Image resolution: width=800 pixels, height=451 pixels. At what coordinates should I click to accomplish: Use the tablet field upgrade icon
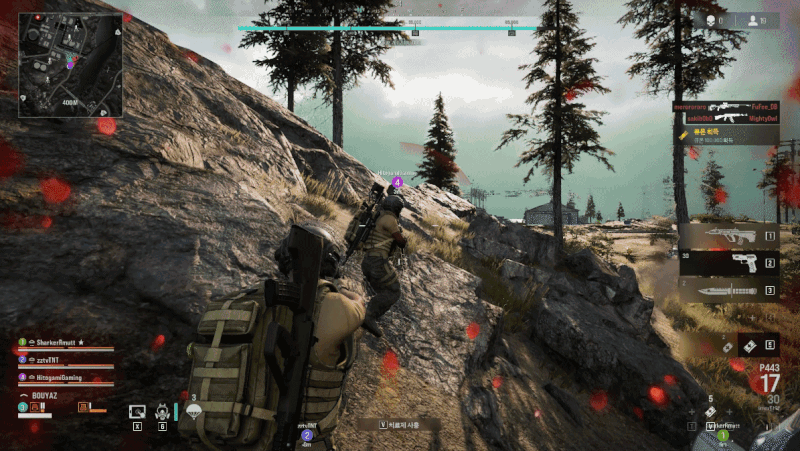click(137, 410)
